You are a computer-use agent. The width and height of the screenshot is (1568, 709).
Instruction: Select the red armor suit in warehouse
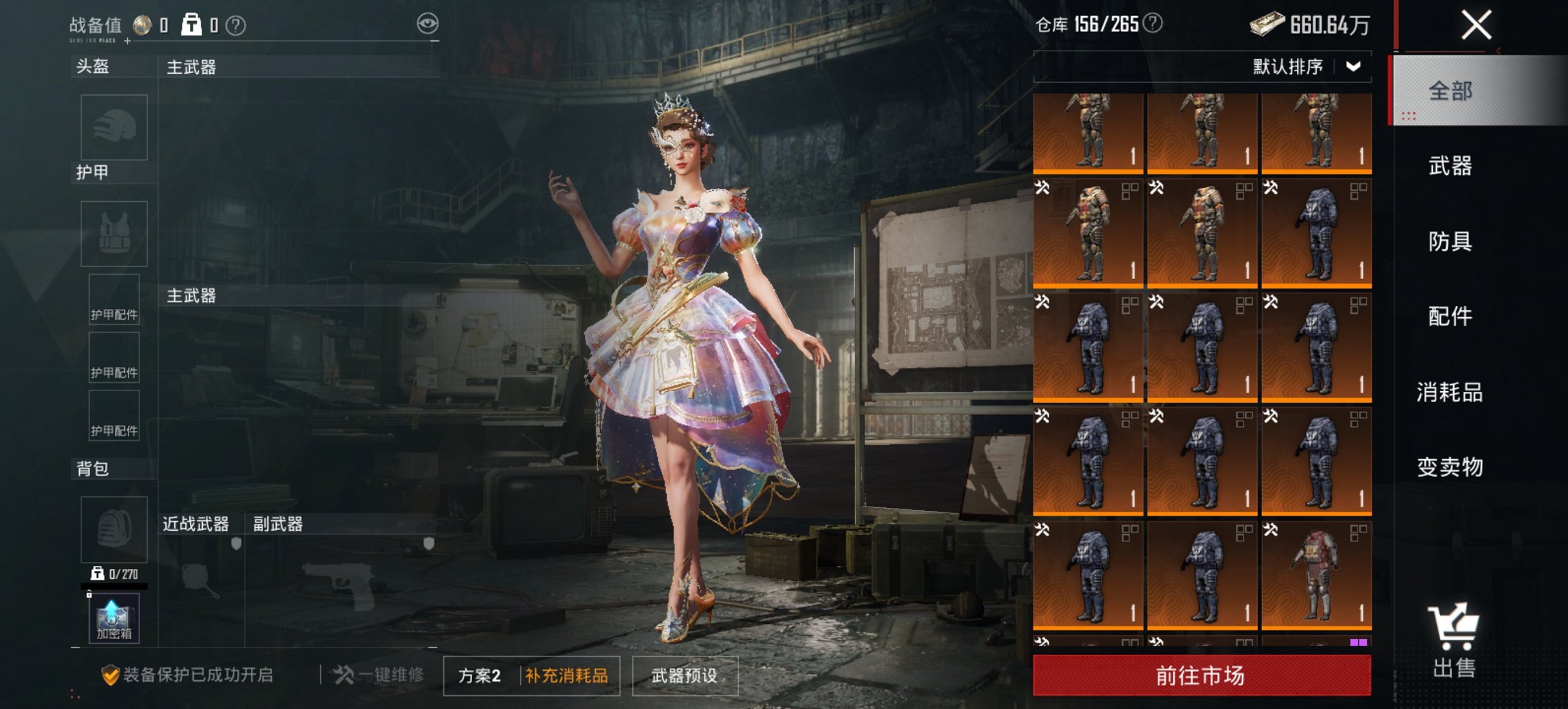1316,575
